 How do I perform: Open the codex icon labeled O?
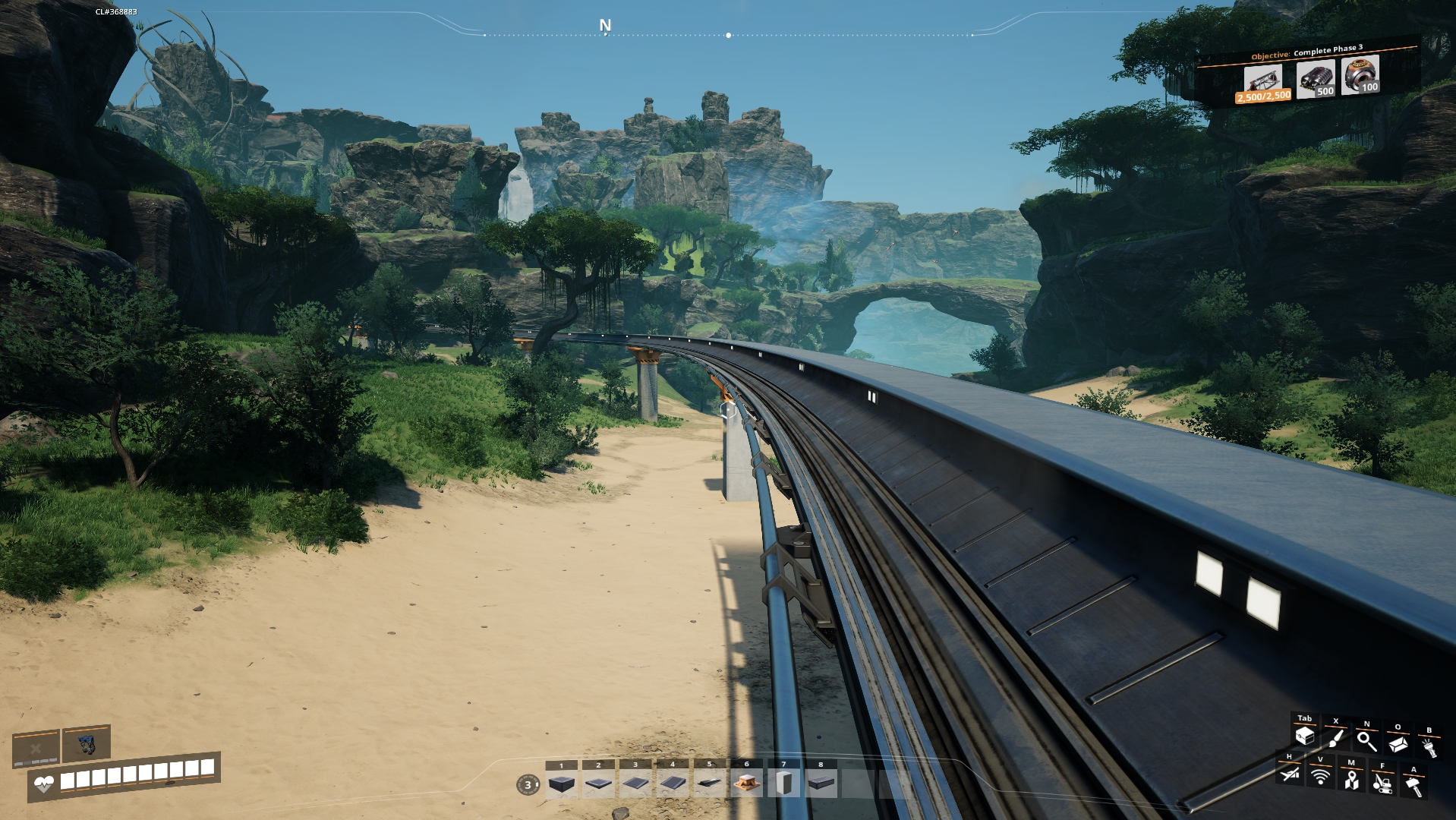pos(1398,744)
